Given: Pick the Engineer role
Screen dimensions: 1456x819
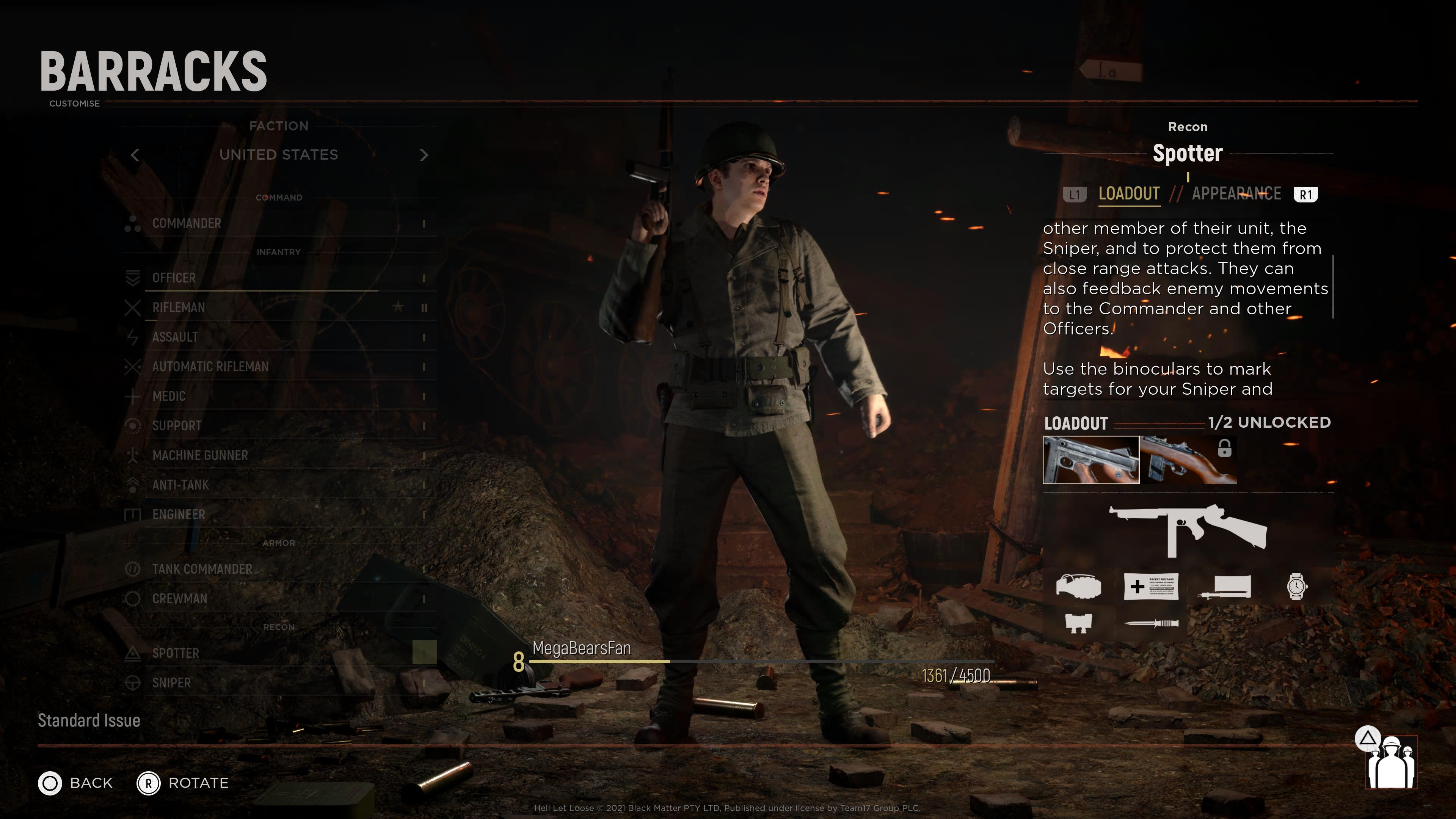Looking at the screenshot, I should tap(179, 515).
